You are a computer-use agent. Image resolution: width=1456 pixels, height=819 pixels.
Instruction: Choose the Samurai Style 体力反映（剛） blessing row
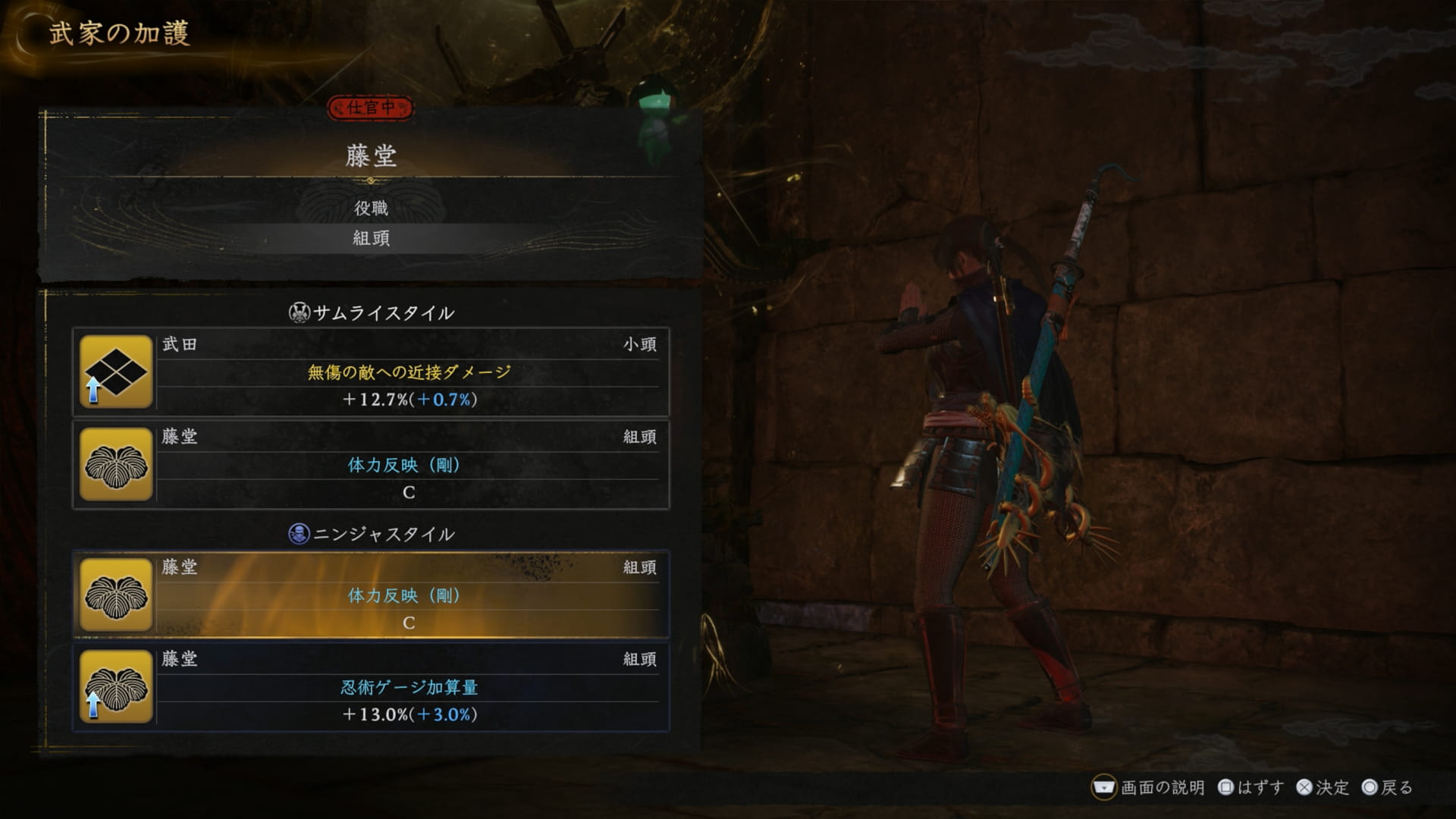coord(409,465)
